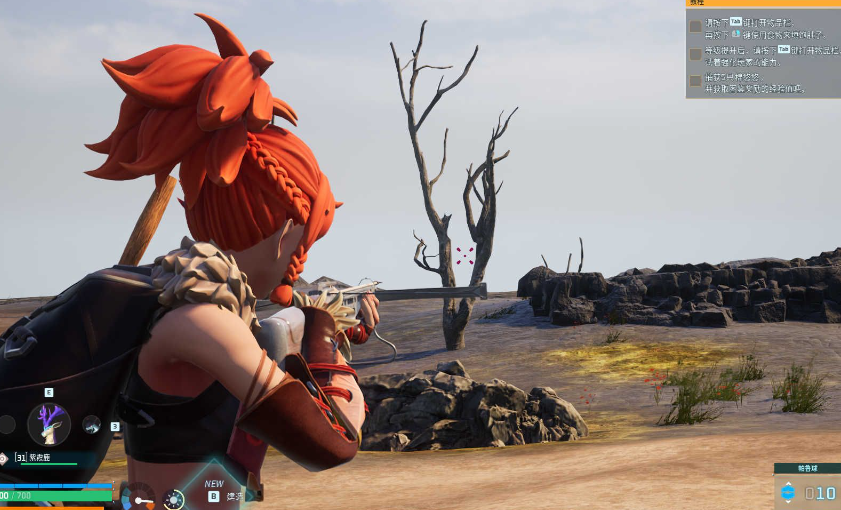Image resolution: width=841 pixels, height=510 pixels.
Task: Click the temperature gauge dial
Action: pyautogui.click(x=140, y=496)
